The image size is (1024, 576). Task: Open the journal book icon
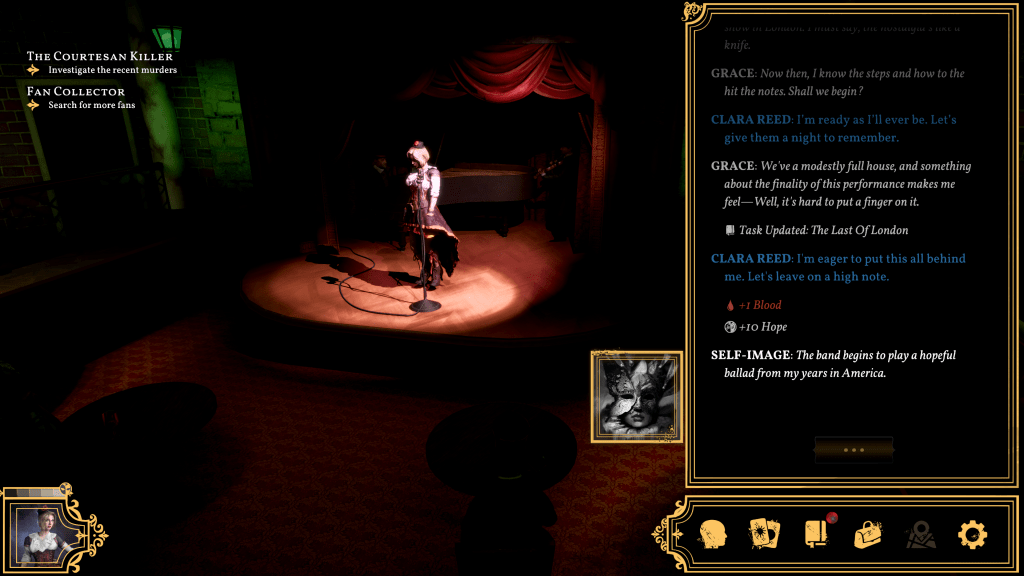click(816, 534)
